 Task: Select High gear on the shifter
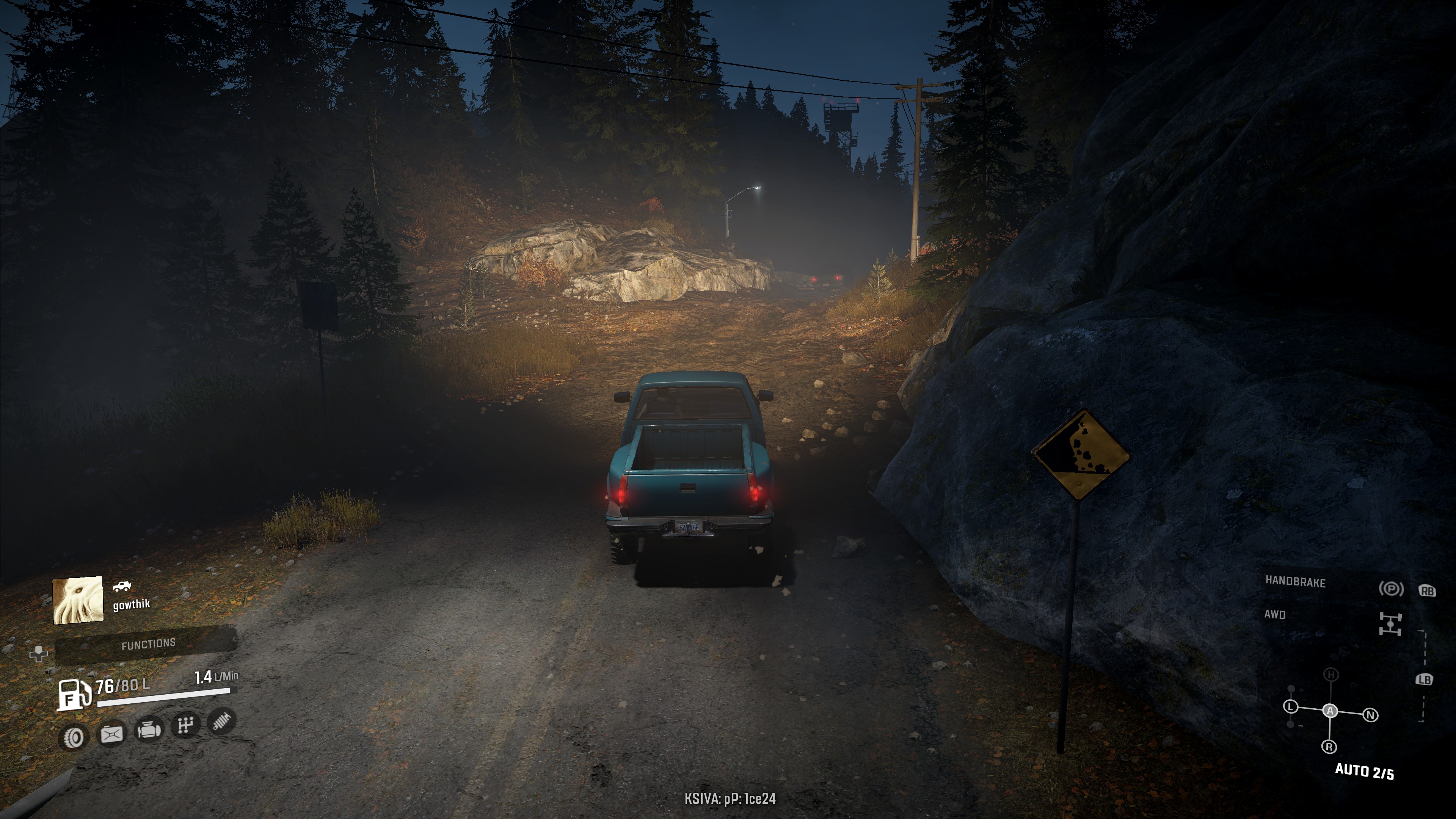tap(1331, 675)
